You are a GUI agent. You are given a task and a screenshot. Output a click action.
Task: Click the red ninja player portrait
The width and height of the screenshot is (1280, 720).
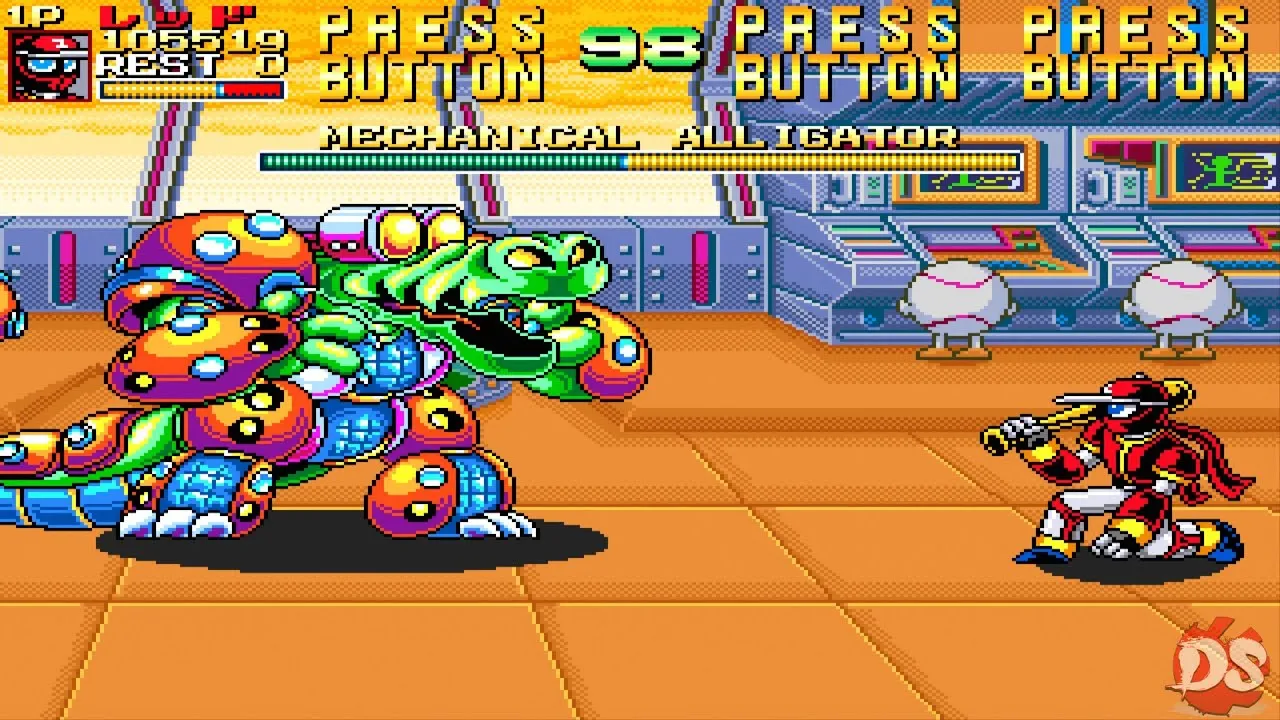tap(50, 65)
